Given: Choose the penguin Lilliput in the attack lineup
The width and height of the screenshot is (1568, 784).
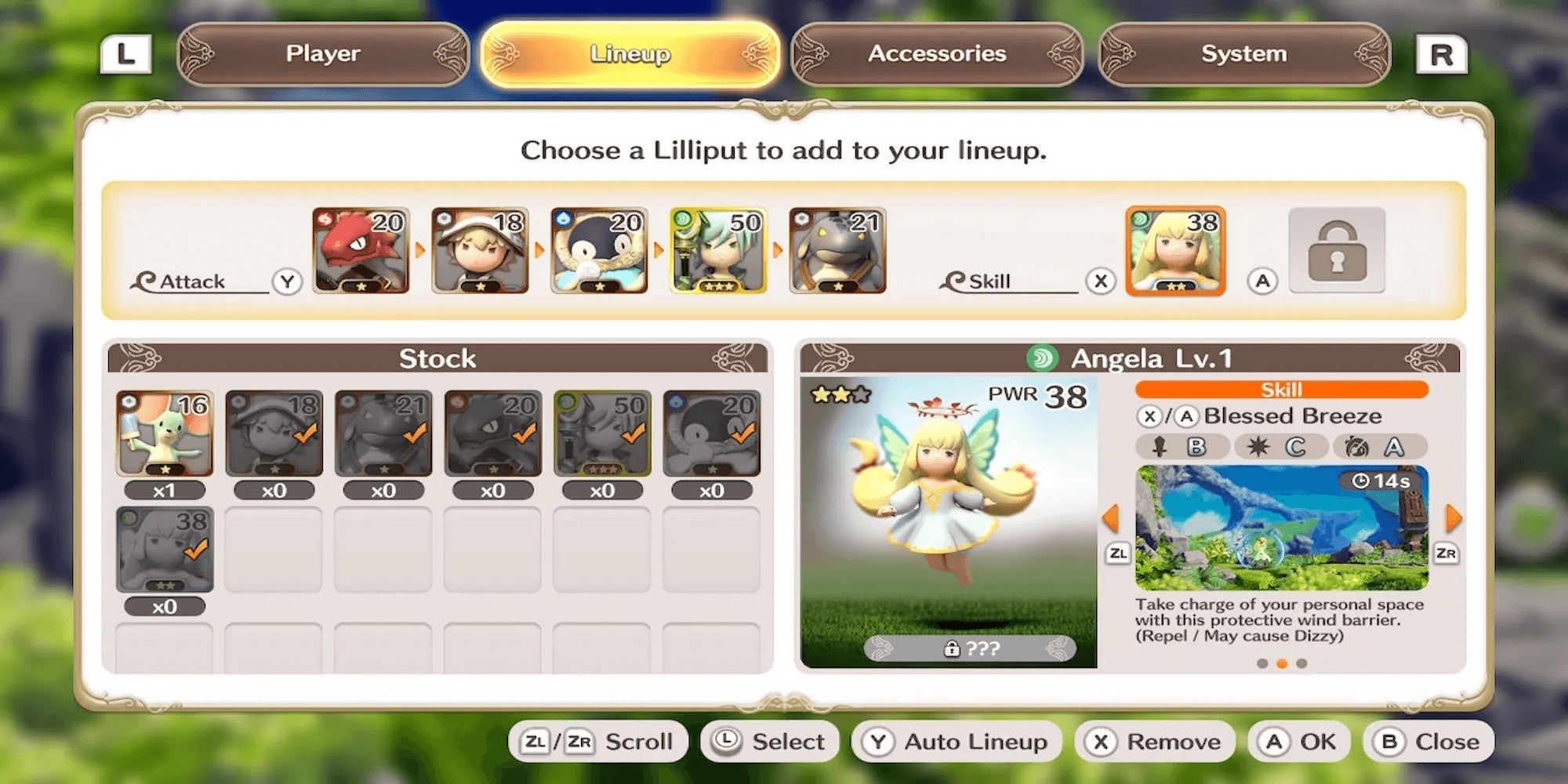Looking at the screenshot, I should point(599,251).
